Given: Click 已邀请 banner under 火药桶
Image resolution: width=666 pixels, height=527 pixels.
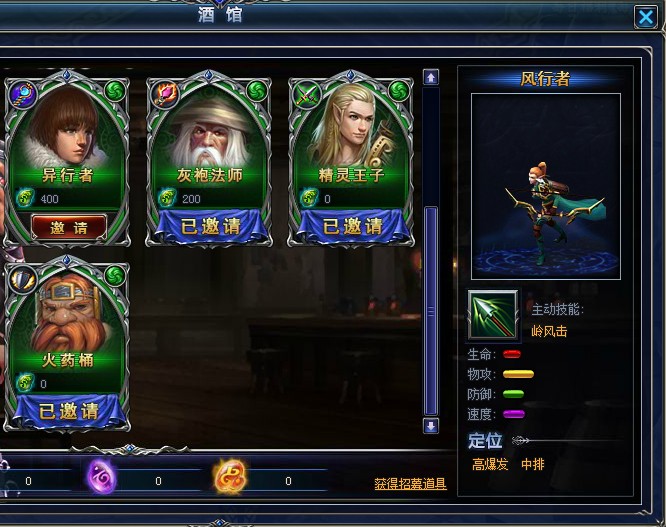Looking at the screenshot, I should [68, 410].
